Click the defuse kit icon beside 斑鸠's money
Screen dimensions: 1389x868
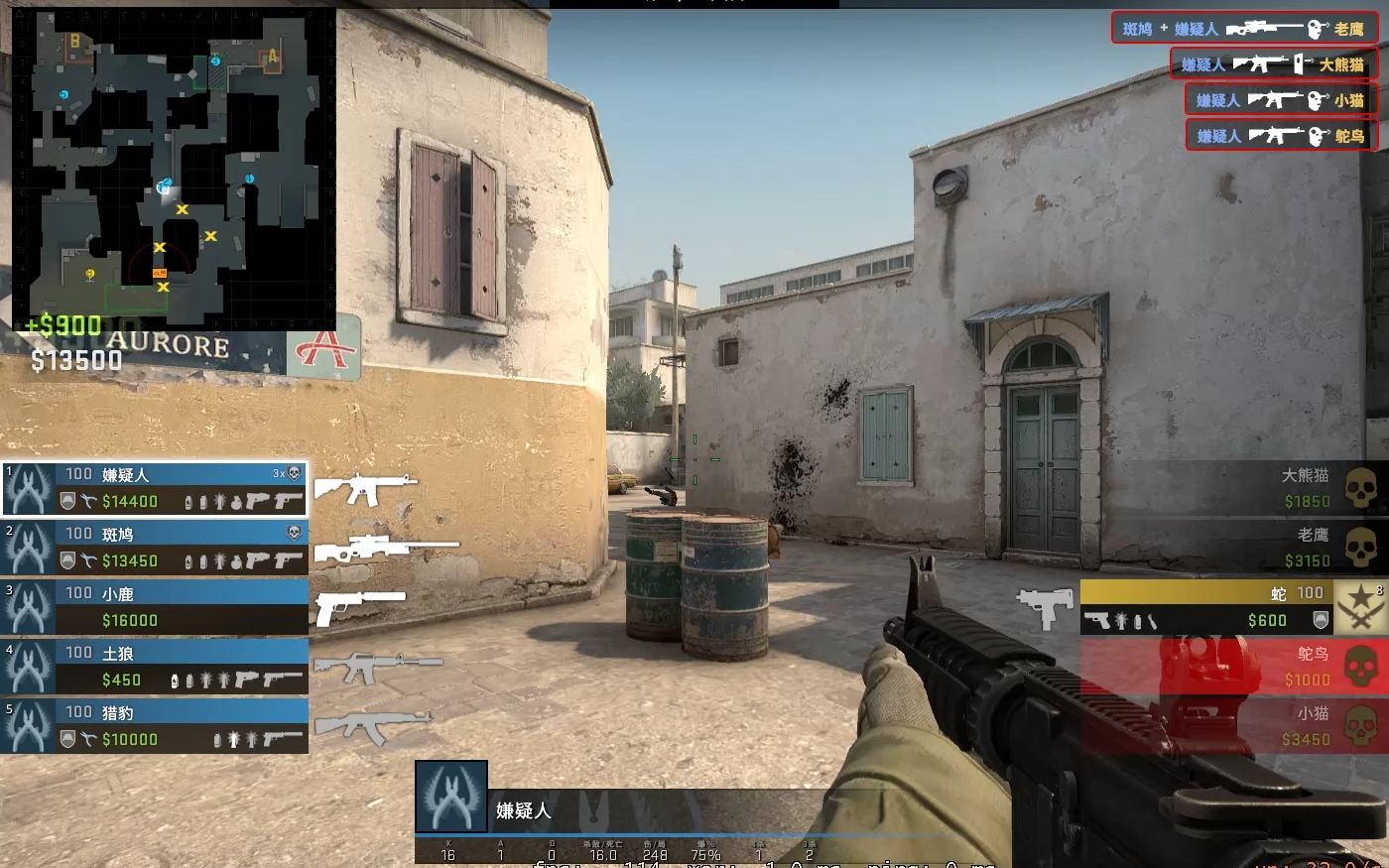coord(87,558)
